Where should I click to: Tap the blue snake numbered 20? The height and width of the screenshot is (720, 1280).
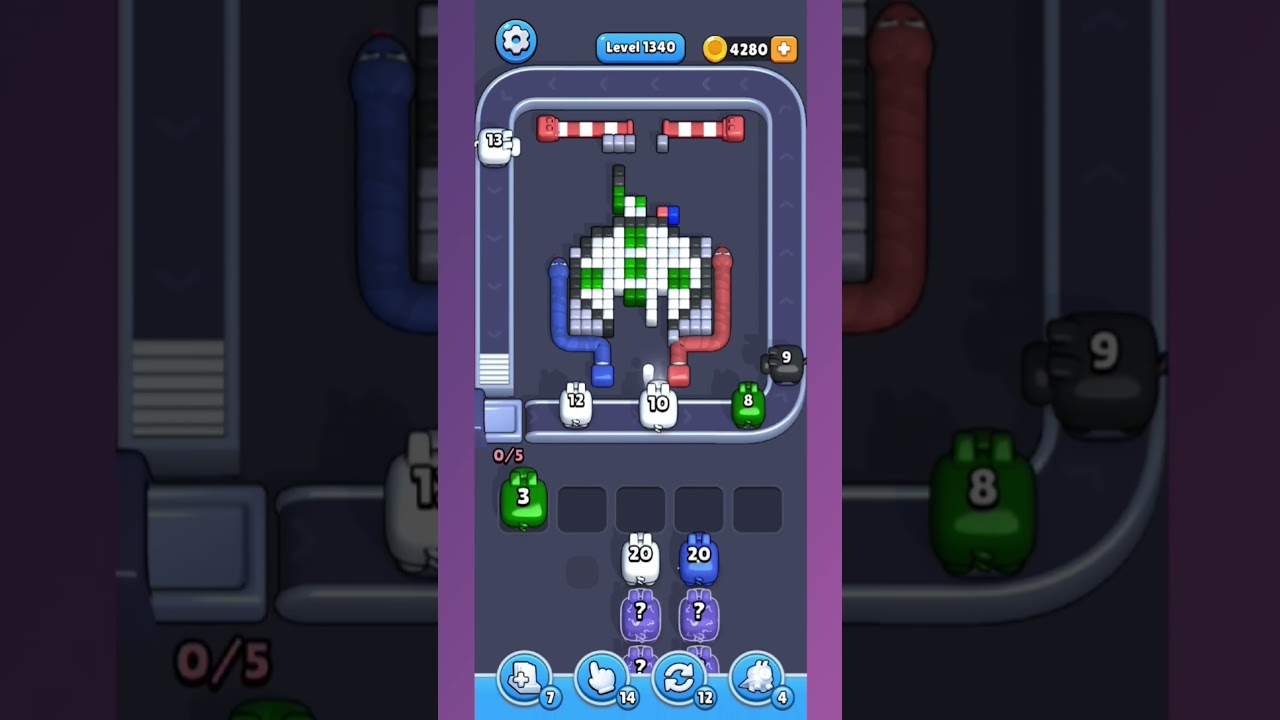(700, 557)
